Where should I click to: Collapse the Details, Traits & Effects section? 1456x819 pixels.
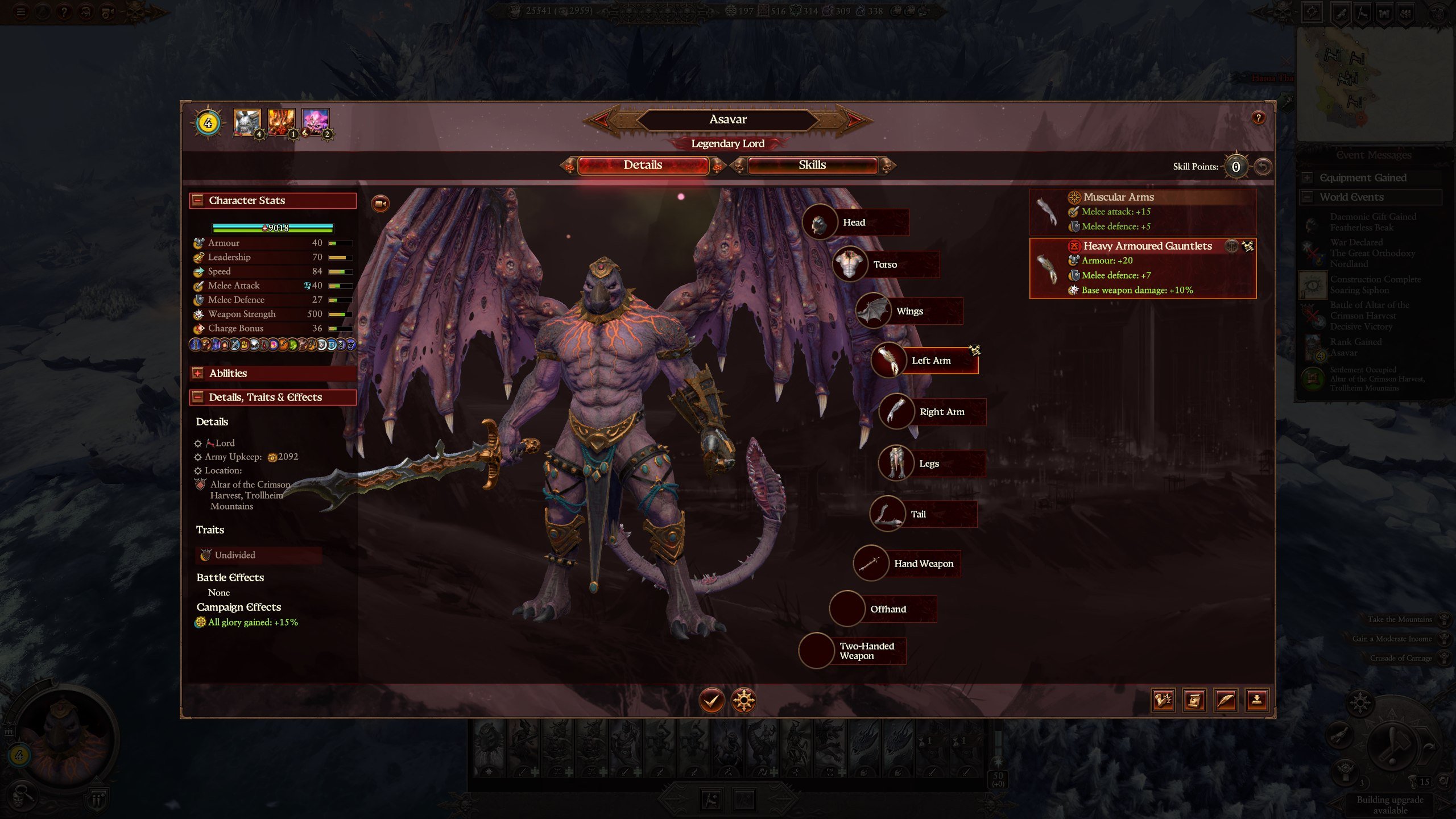197,397
